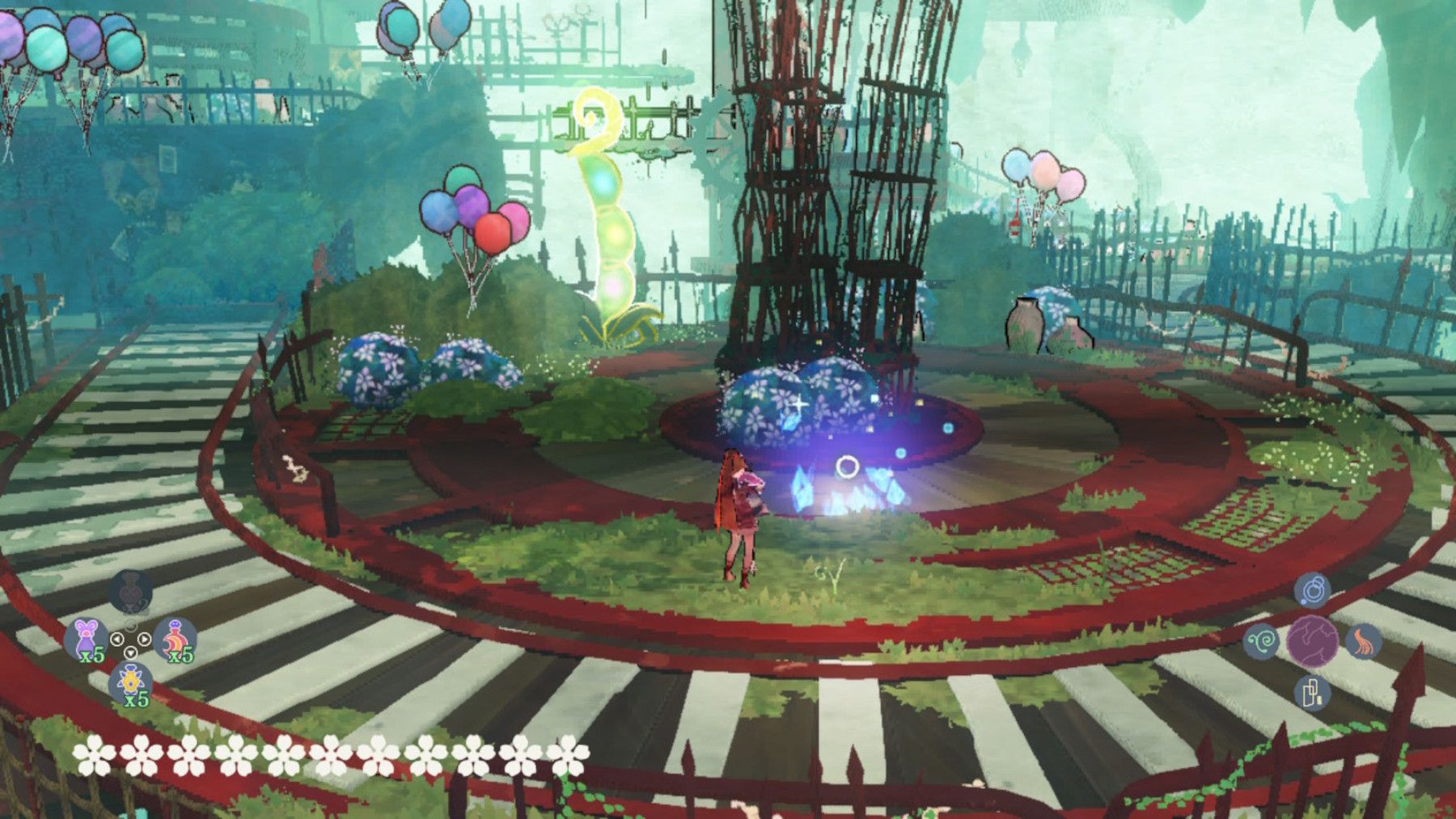Click the blue orbiting-rings ability icon
The image size is (1456, 819).
[1313, 590]
